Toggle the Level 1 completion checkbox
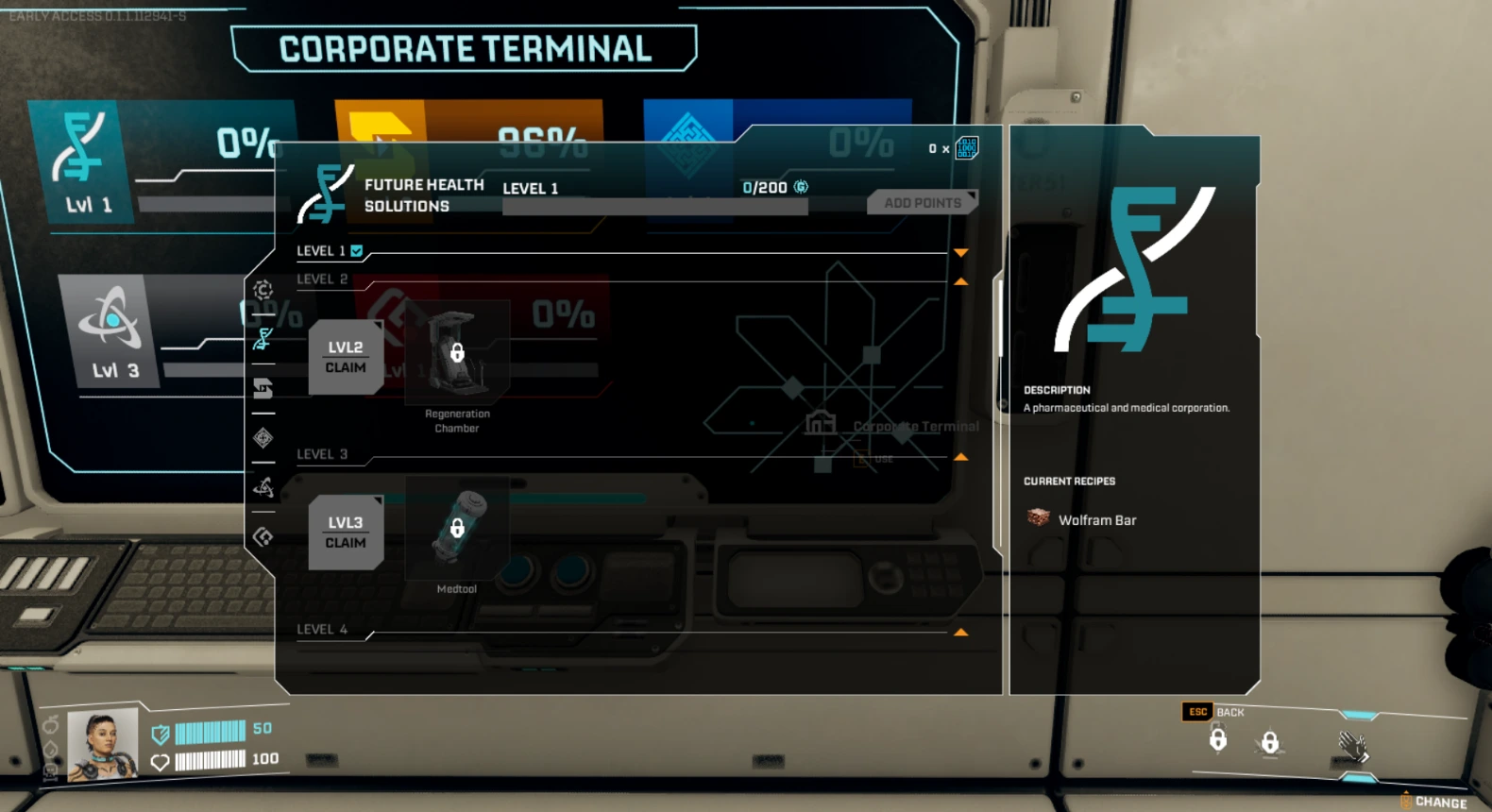Viewport: 1492px width, 812px height. [356, 250]
